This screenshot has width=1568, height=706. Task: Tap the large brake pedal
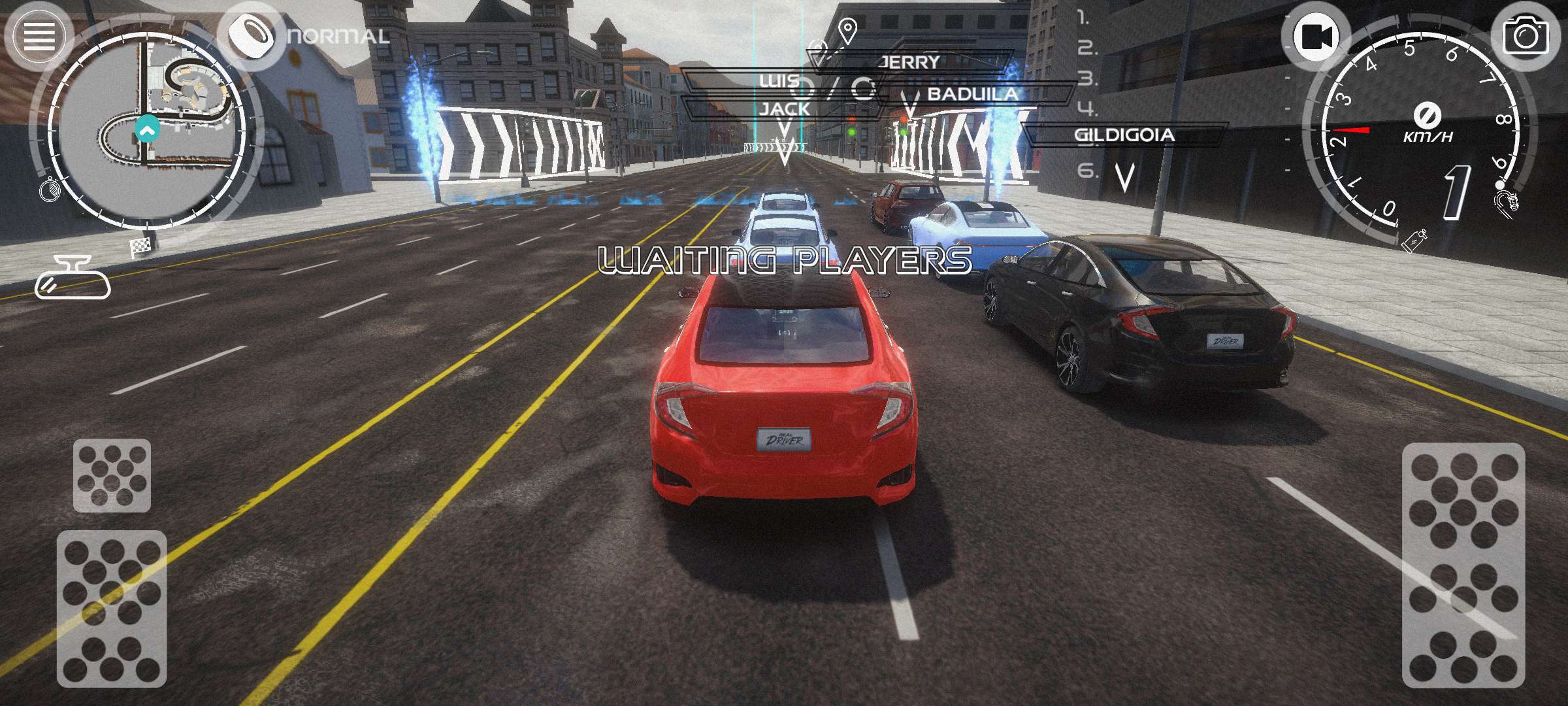click(x=112, y=608)
